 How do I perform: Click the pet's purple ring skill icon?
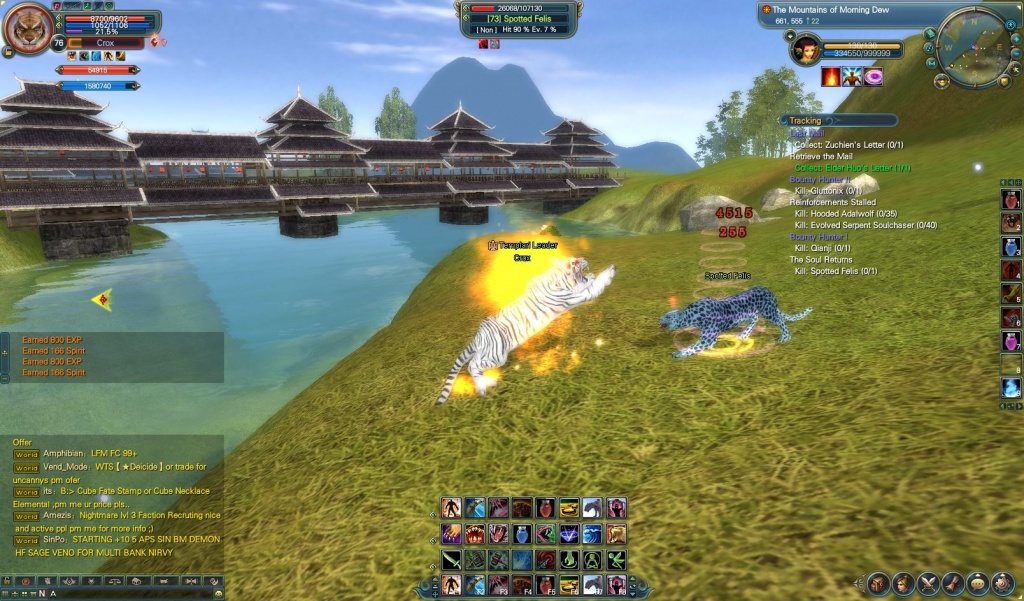point(873,77)
